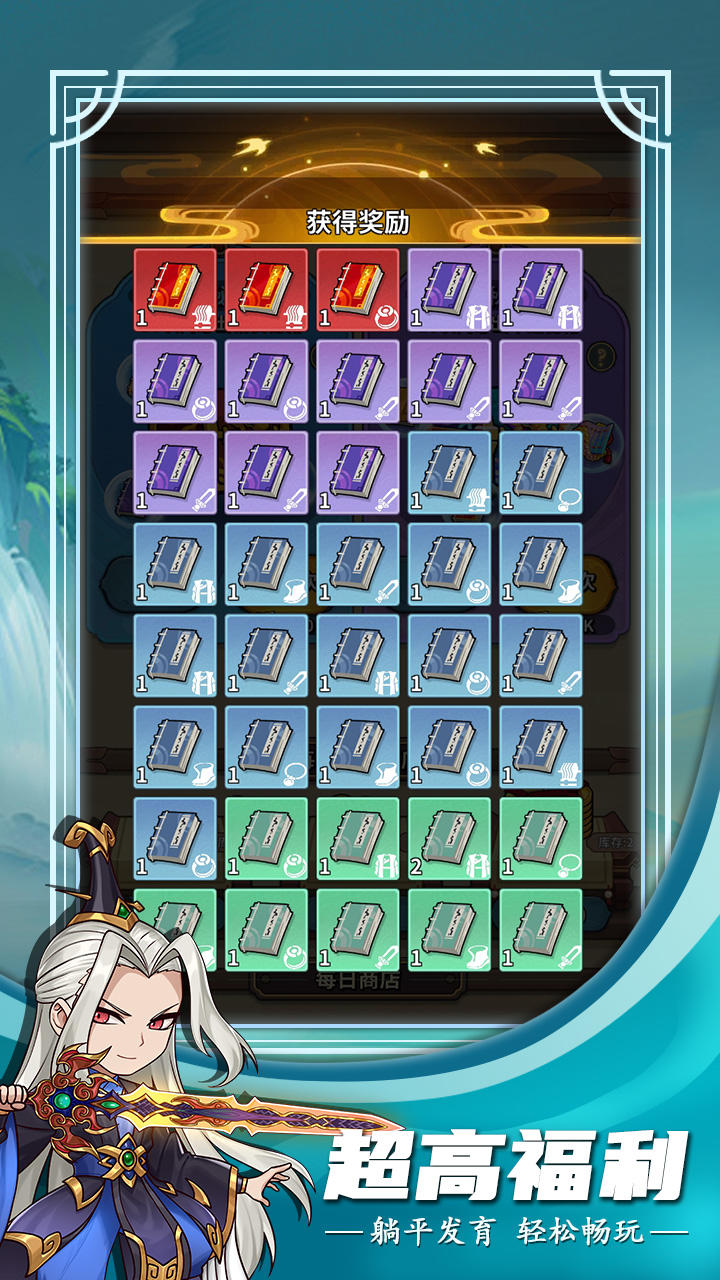The image size is (720, 1280).
Task: Select the green armor book with quantity 1
Action: tap(358, 839)
